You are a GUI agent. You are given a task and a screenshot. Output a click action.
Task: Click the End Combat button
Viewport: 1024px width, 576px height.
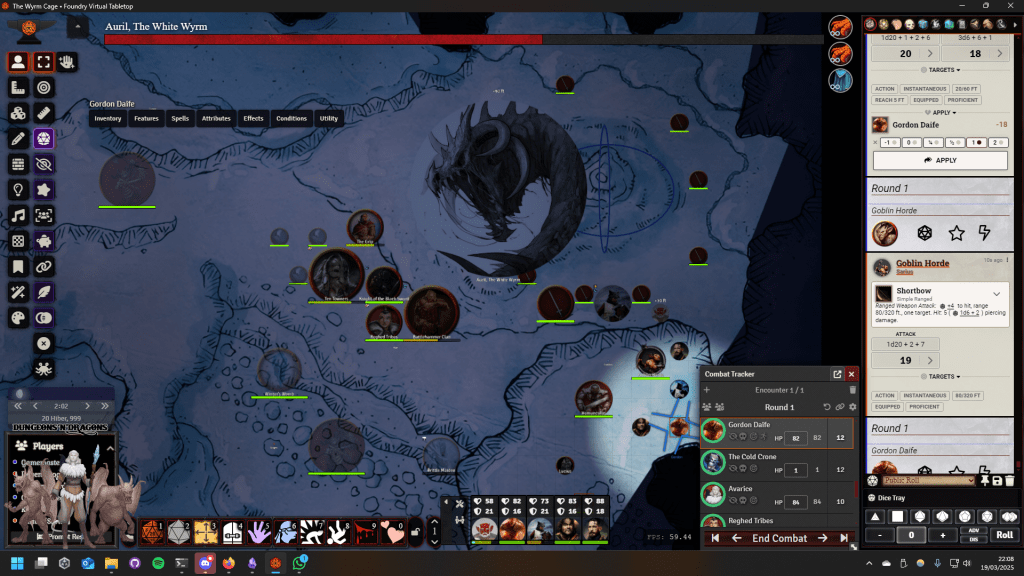coord(779,538)
